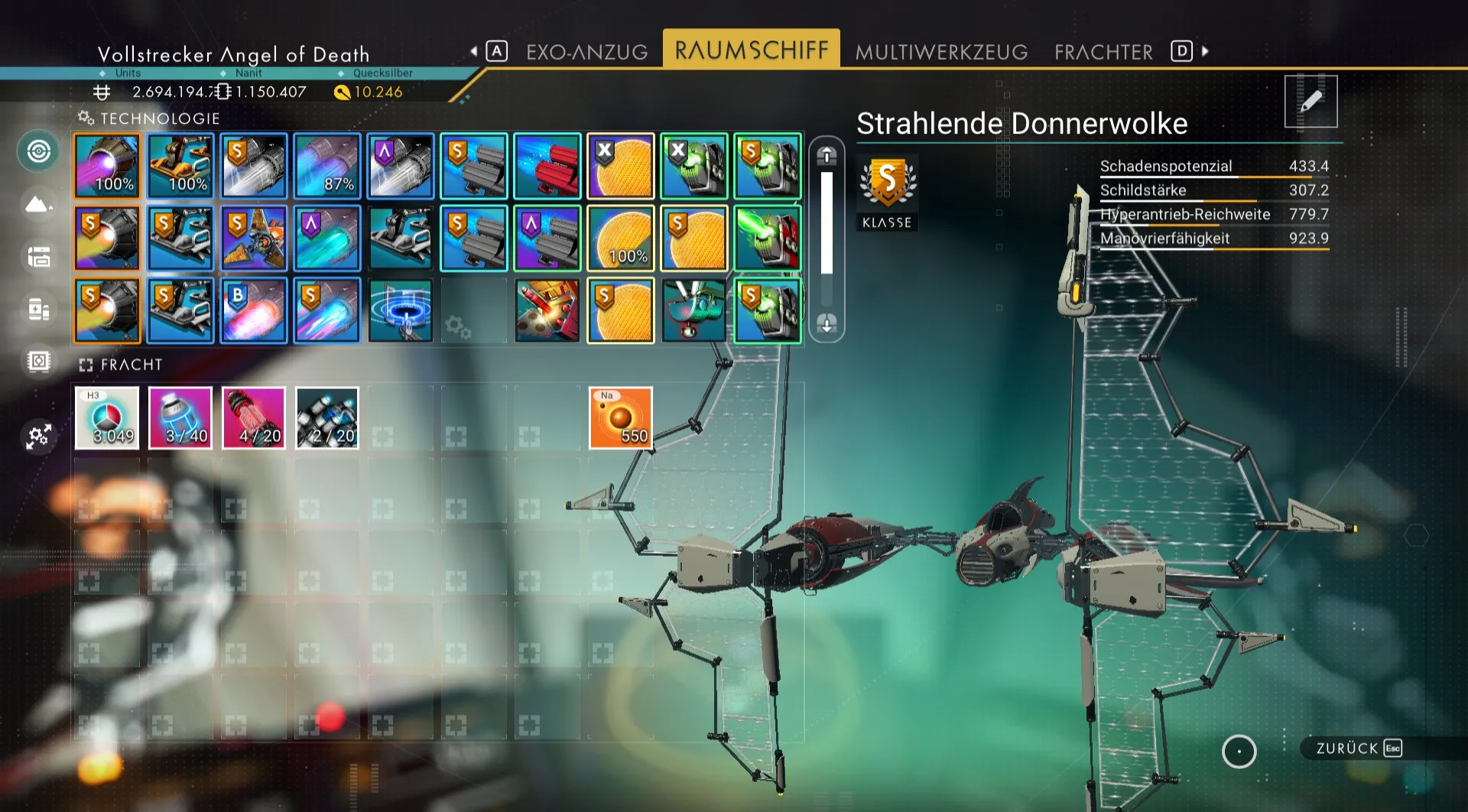Viewport: 1468px width, 812px height.
Task: Select the blue teleport ring technology slot
Action: pos(401,310)
